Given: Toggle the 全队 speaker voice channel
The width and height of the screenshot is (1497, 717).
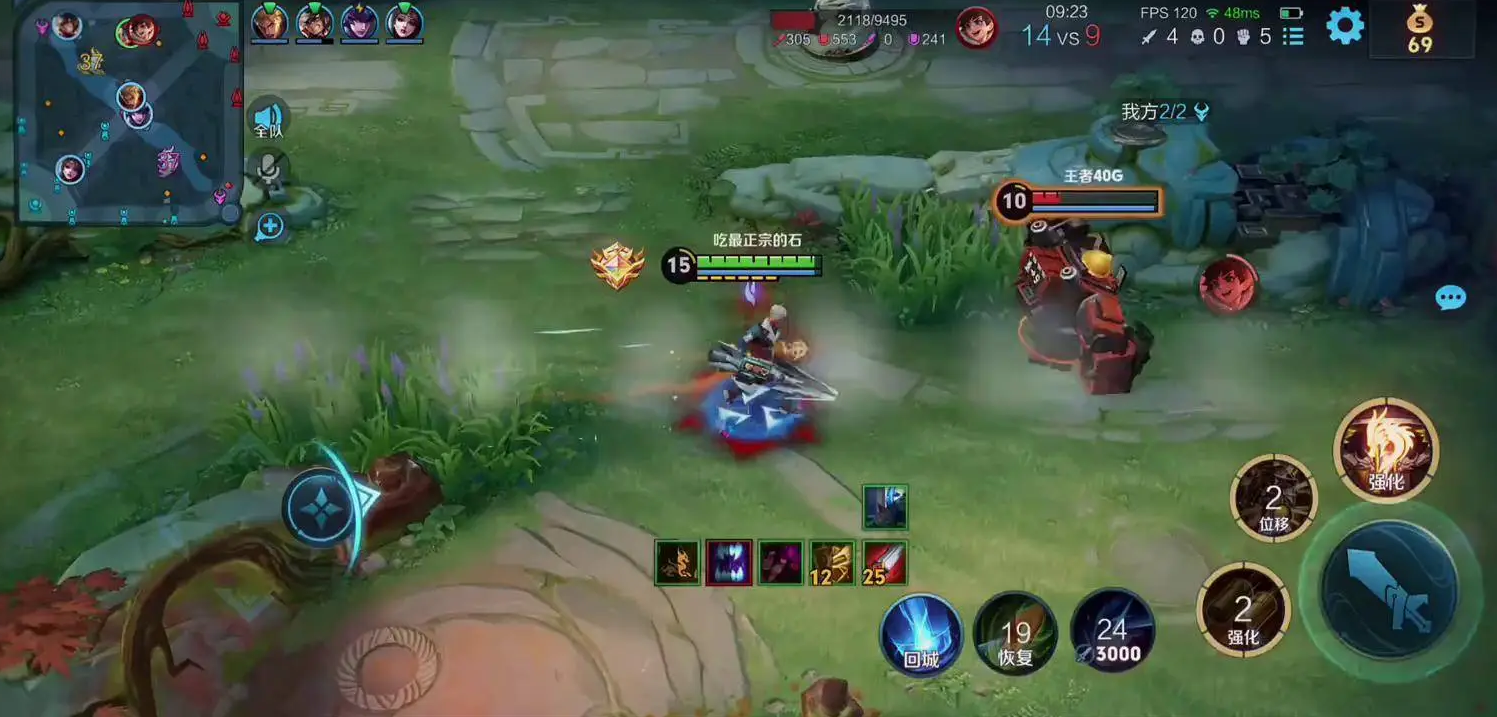Looking at the screenshot, I should pyautogui.click(x=267, y=118).
